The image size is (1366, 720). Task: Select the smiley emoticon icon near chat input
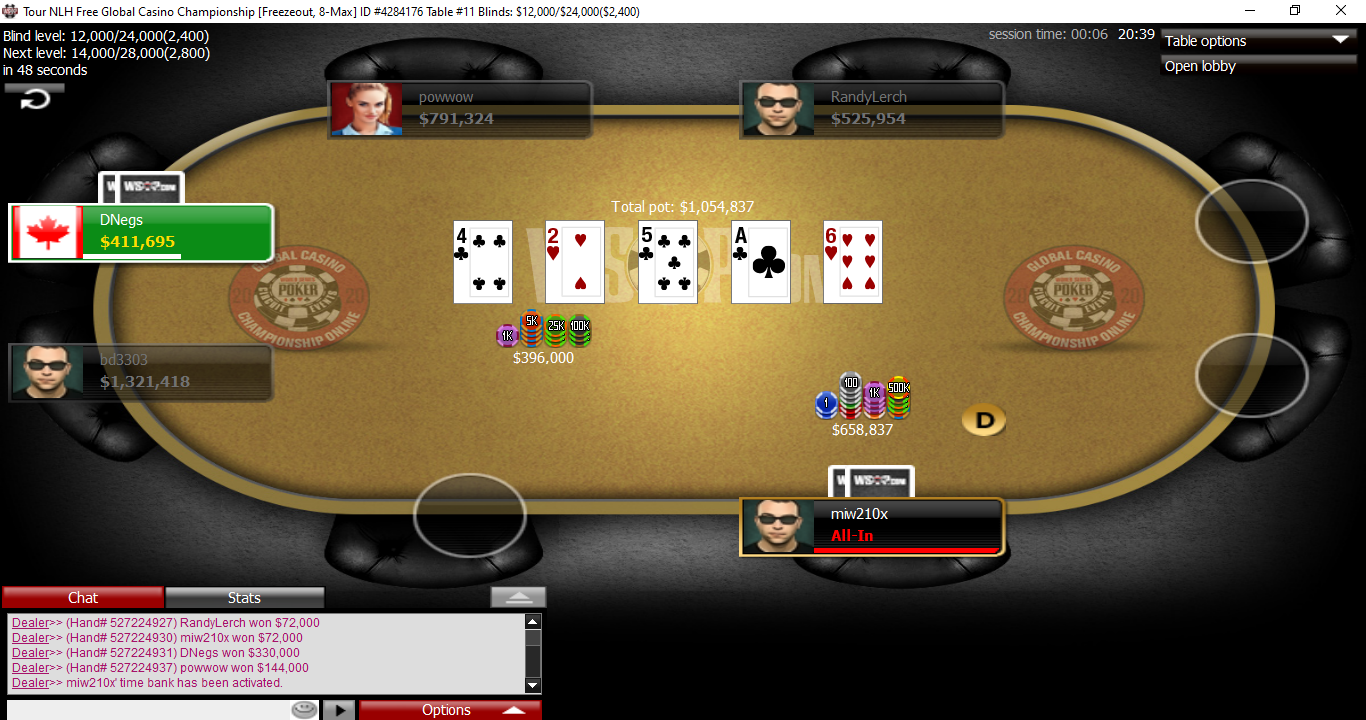click(x=304, y=709)
